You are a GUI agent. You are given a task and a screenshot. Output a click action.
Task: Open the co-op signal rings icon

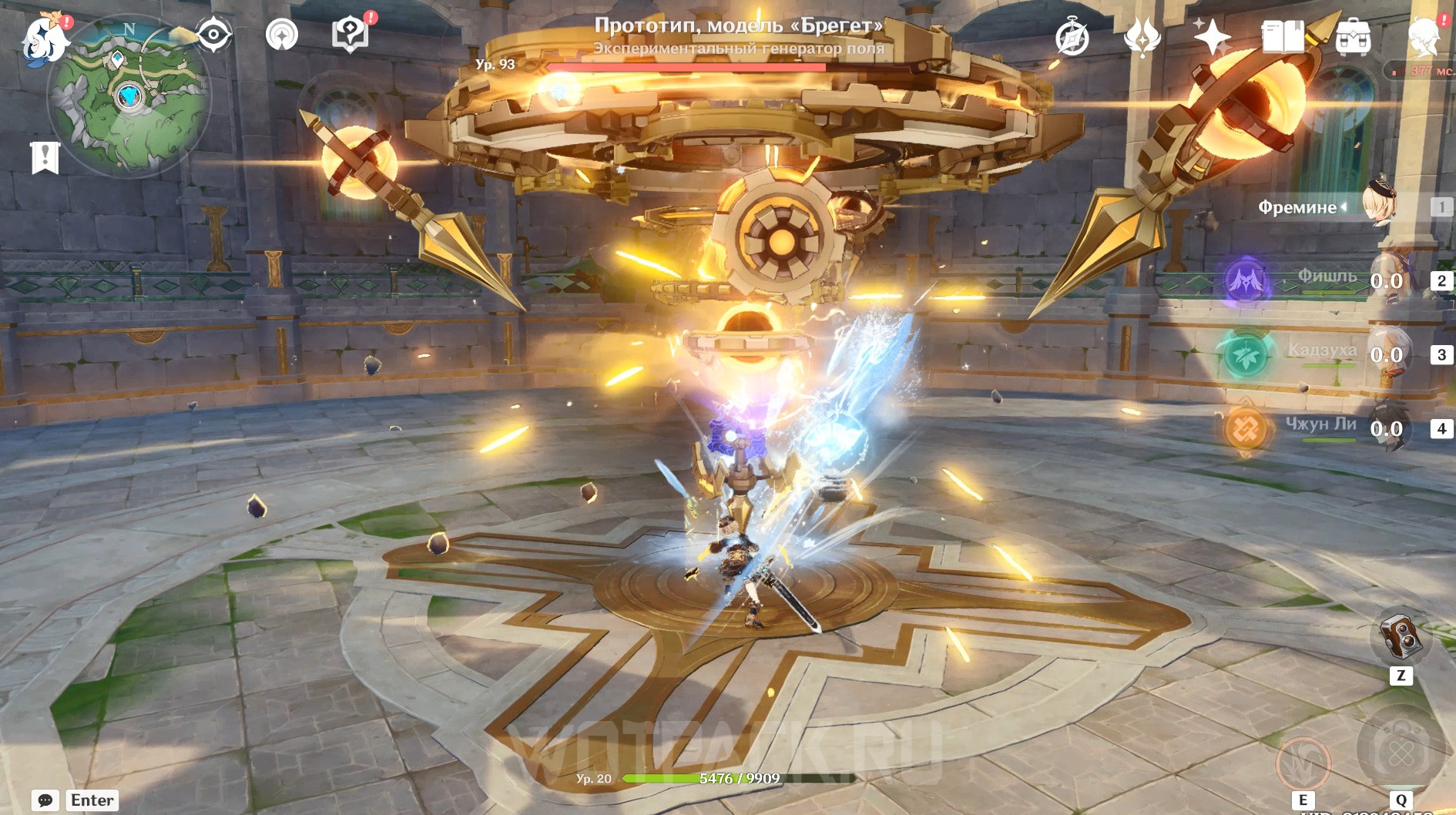coord(281,35)
